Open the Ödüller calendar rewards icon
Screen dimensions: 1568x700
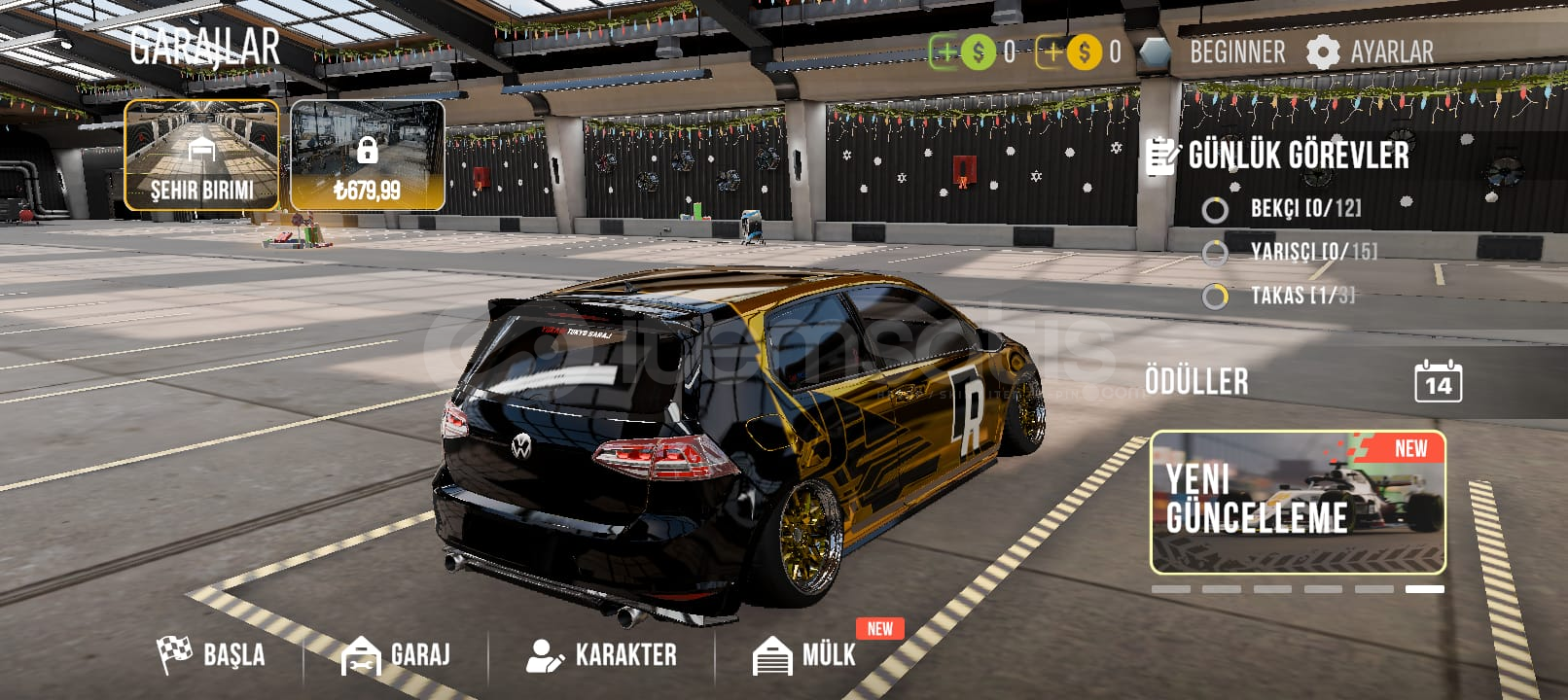point(1438,381)
